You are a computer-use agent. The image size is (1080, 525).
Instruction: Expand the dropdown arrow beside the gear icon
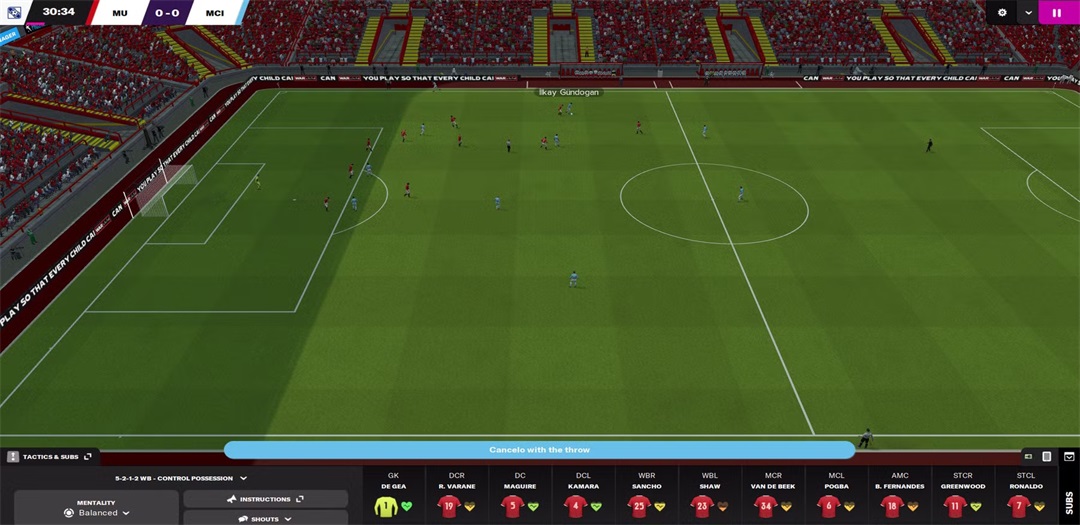coord(1028,13)
